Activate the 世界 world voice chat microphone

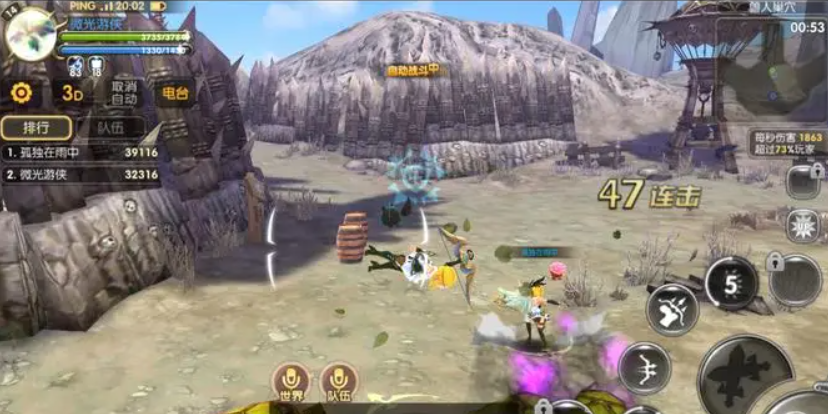pyautogui.click(x=291, y=383)
